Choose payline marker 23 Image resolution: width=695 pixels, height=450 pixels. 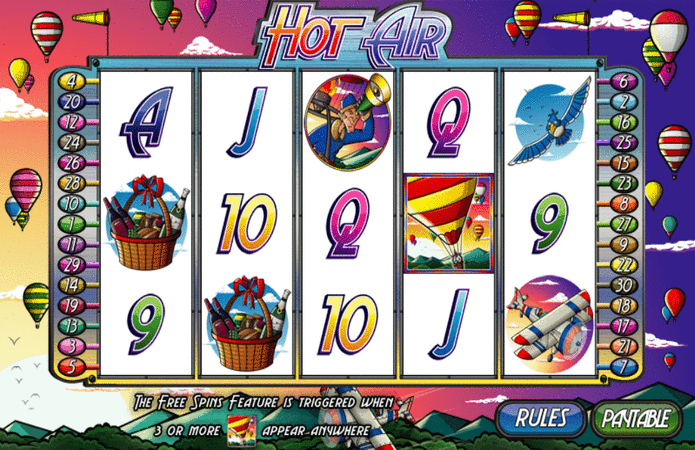tap(623, 183)
